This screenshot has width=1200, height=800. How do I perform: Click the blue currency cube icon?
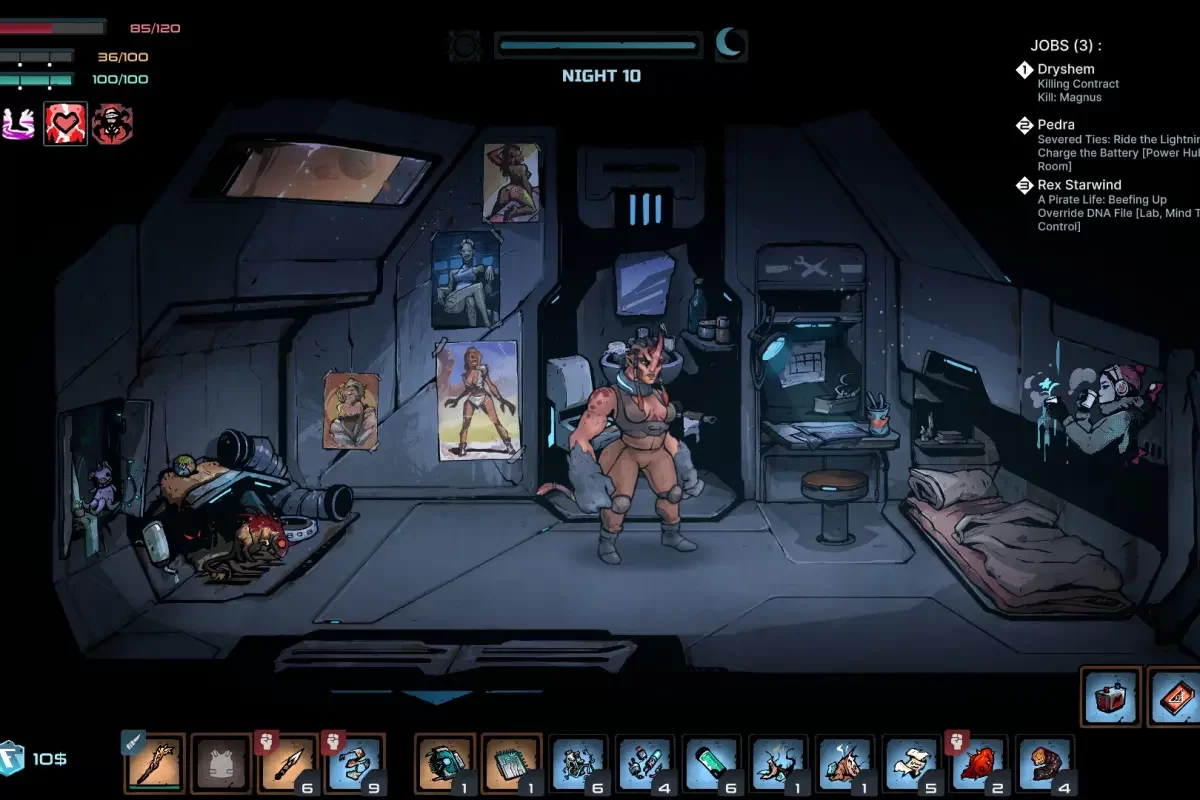point(12,758)
